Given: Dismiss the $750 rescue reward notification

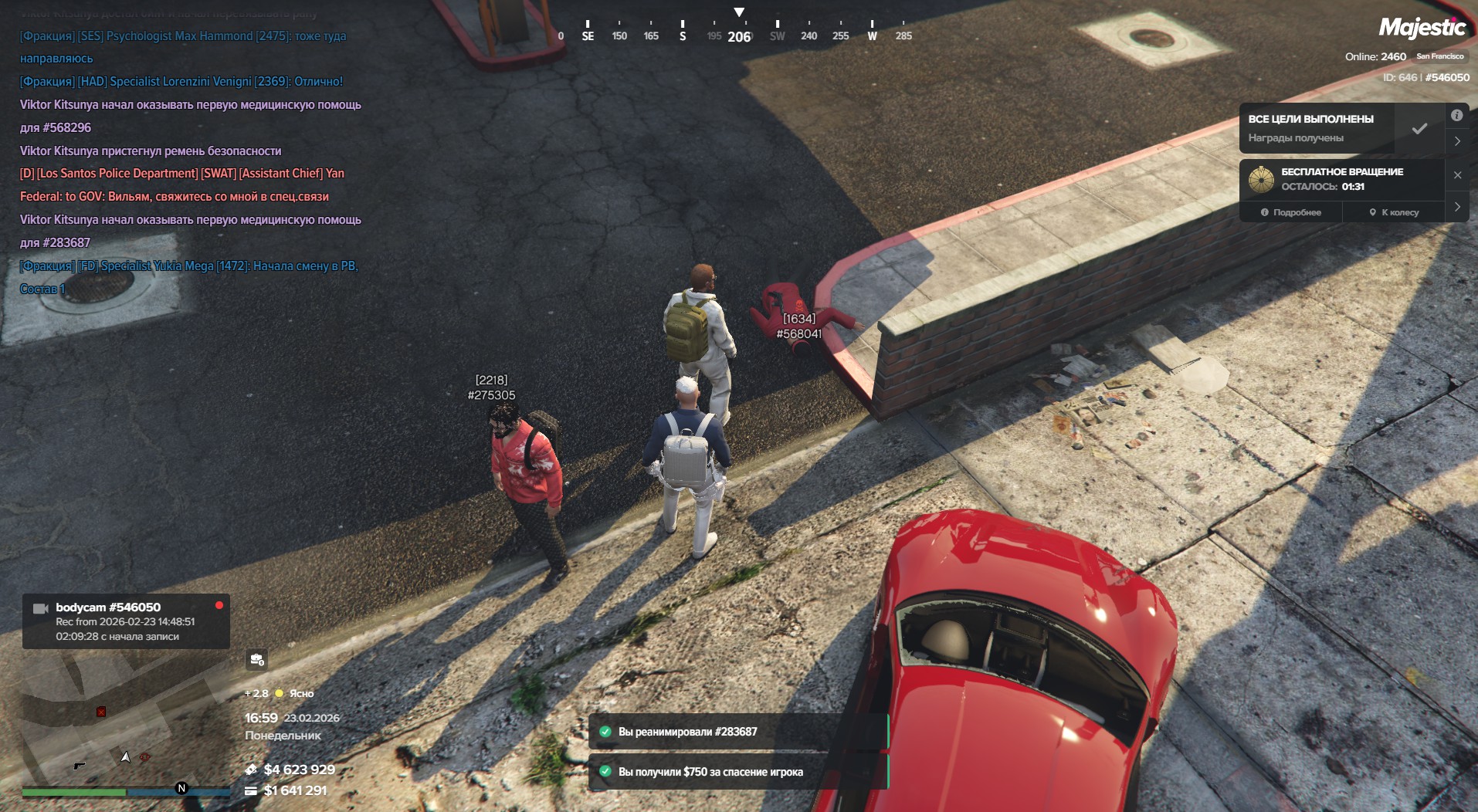Looking at the screenshot, I should (737, 772).
